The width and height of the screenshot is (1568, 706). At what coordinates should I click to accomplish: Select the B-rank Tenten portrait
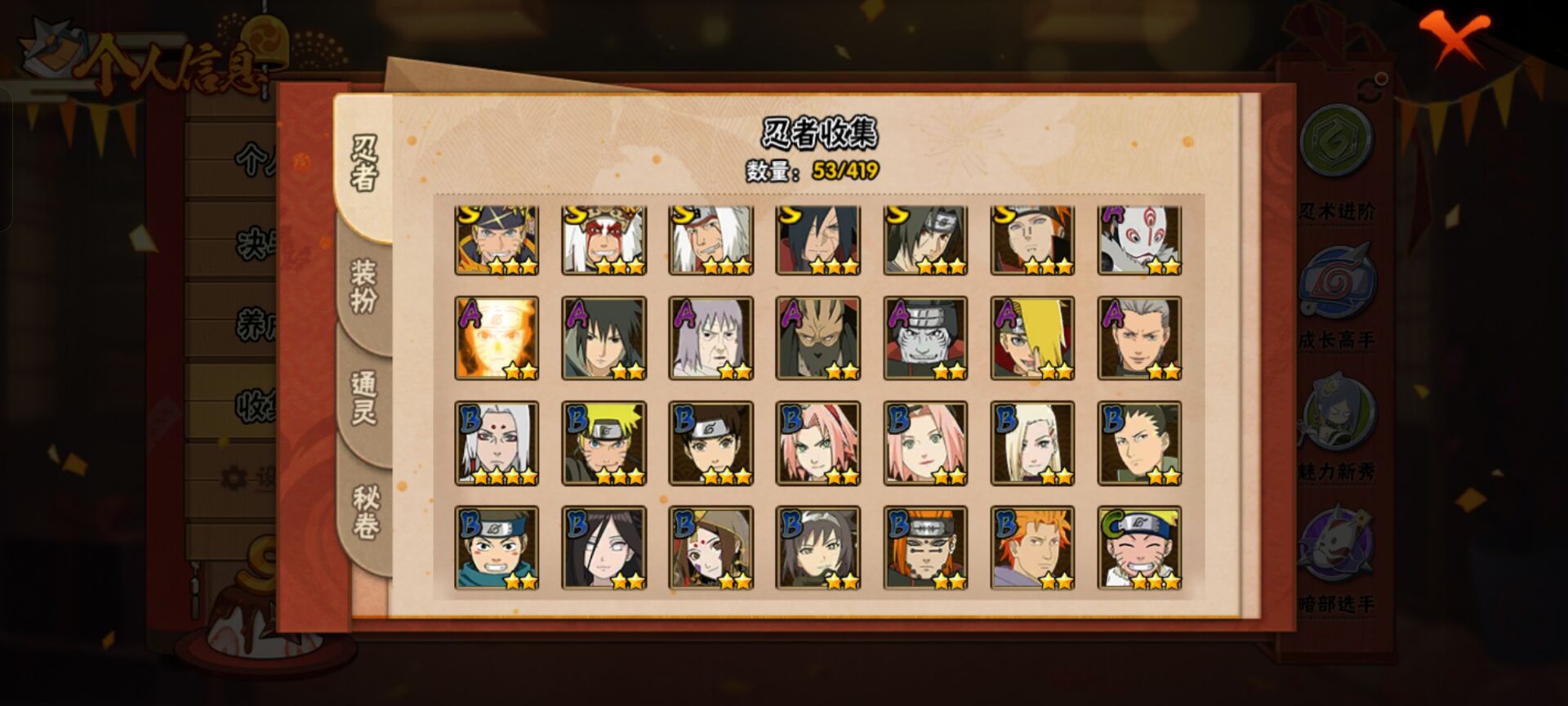(x=710, y=443)
